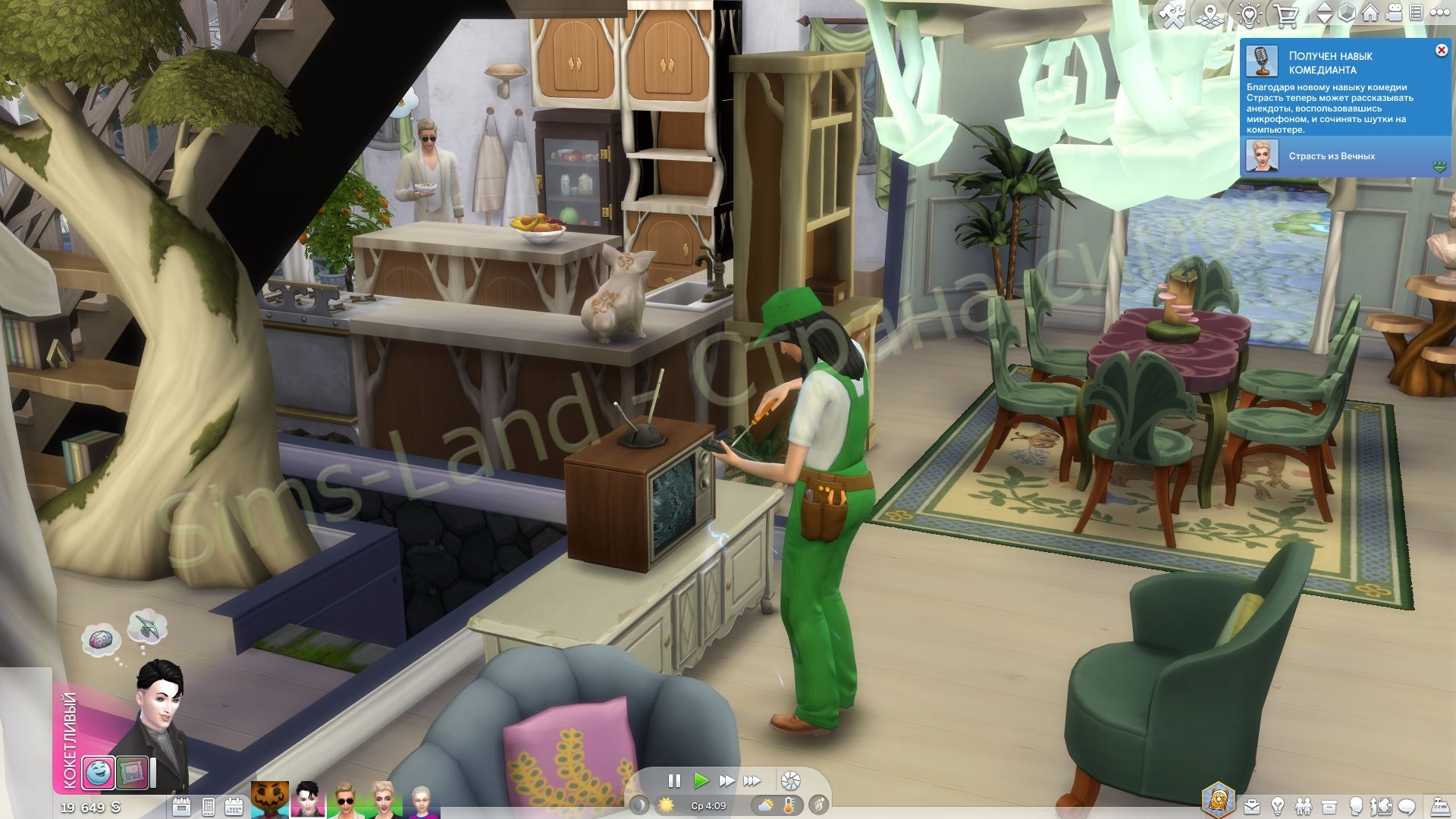
Task: Open the notification wall list icon
Action: [x=1416, y=13]
